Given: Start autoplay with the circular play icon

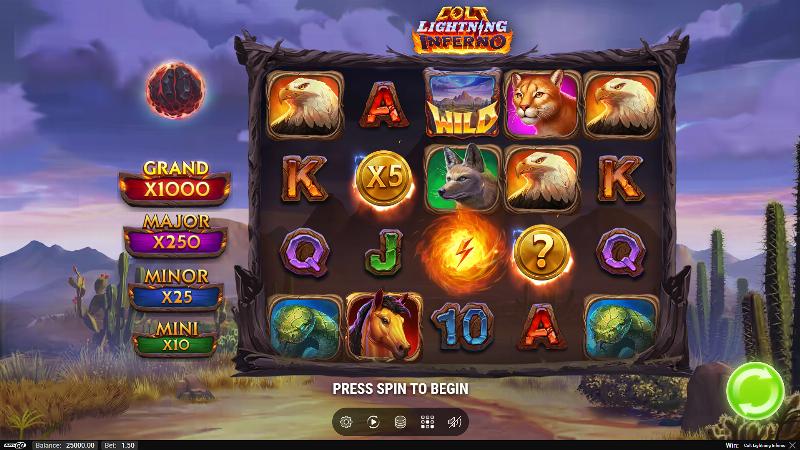Looking at the screenshot, I should point(373,422).
